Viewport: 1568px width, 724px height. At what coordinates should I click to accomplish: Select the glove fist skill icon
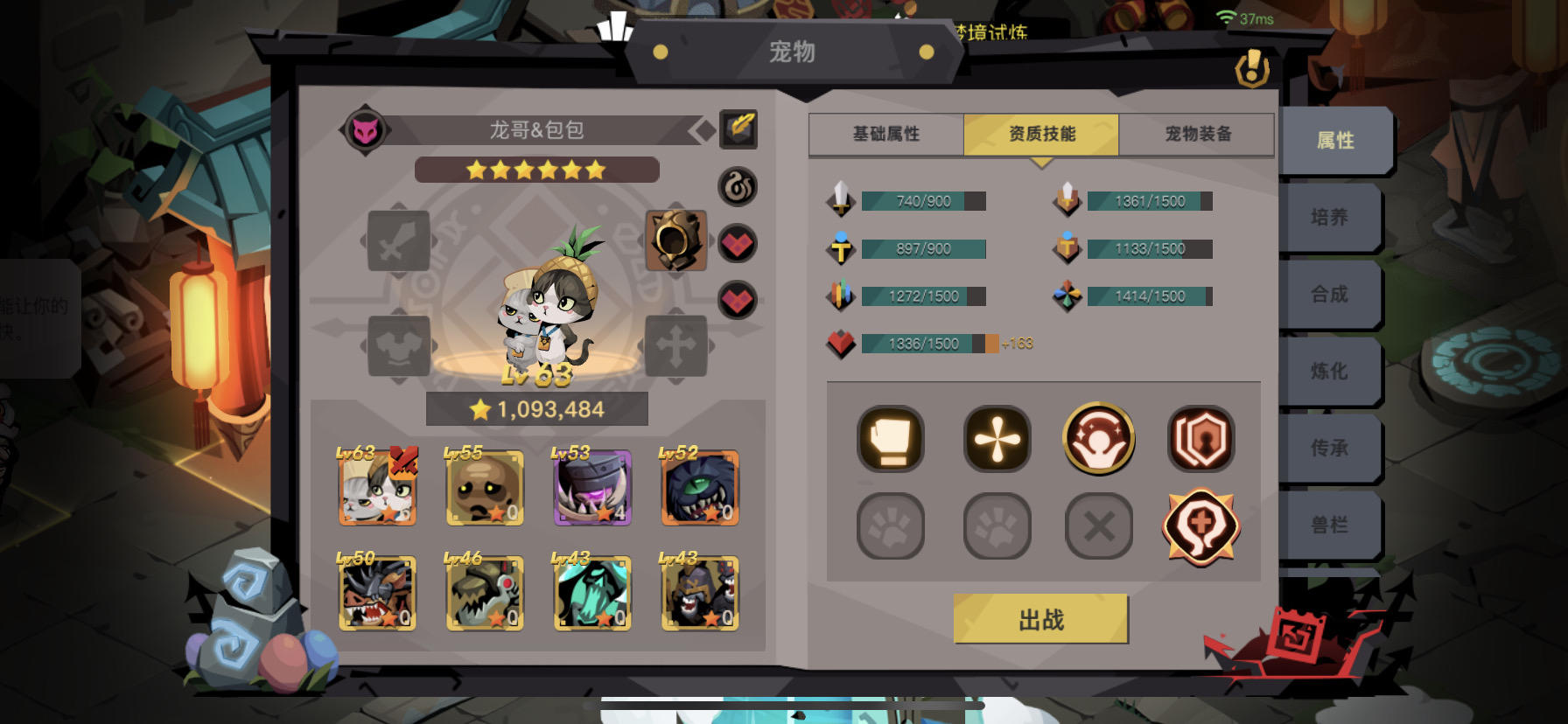click(890, 440)
